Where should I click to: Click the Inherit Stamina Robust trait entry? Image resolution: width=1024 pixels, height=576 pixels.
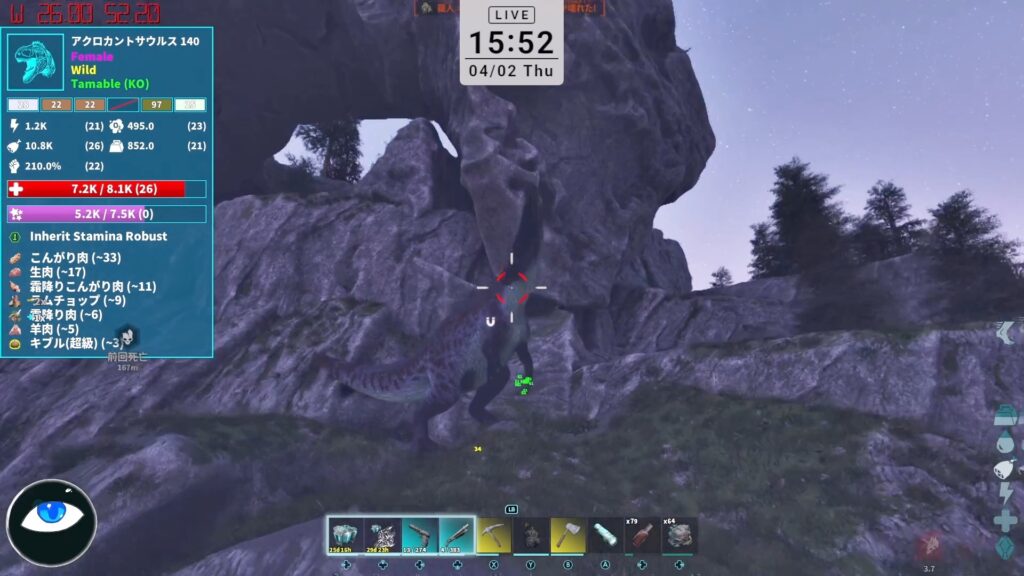98,237
